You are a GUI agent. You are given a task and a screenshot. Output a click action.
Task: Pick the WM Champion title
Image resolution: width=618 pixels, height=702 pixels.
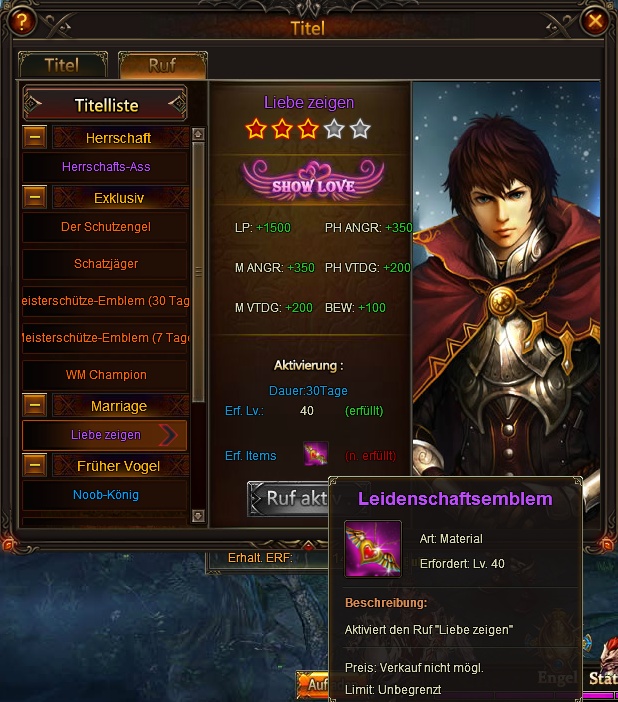105,375
